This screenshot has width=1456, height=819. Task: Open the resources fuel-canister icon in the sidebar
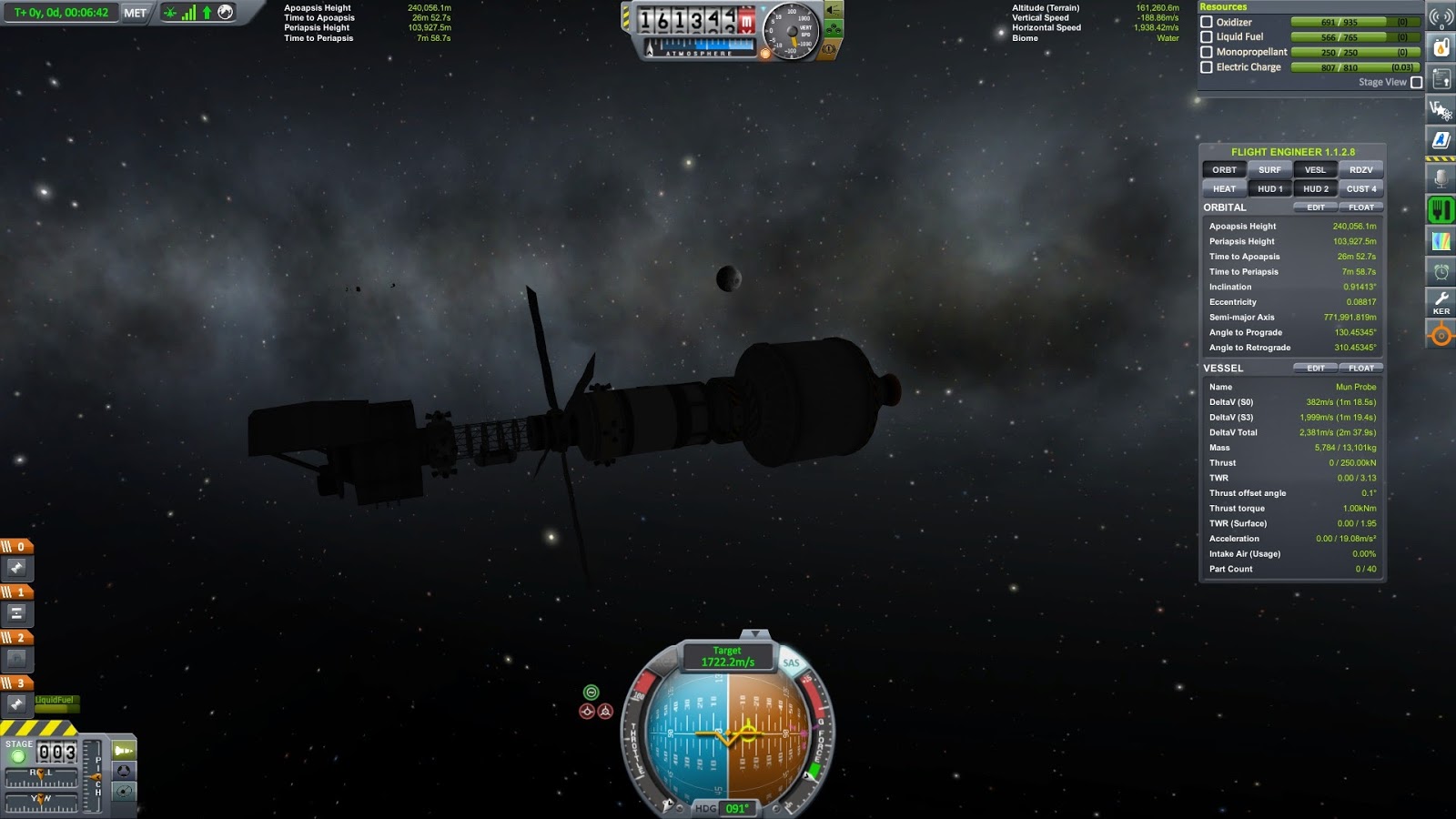coord(1441,48)
